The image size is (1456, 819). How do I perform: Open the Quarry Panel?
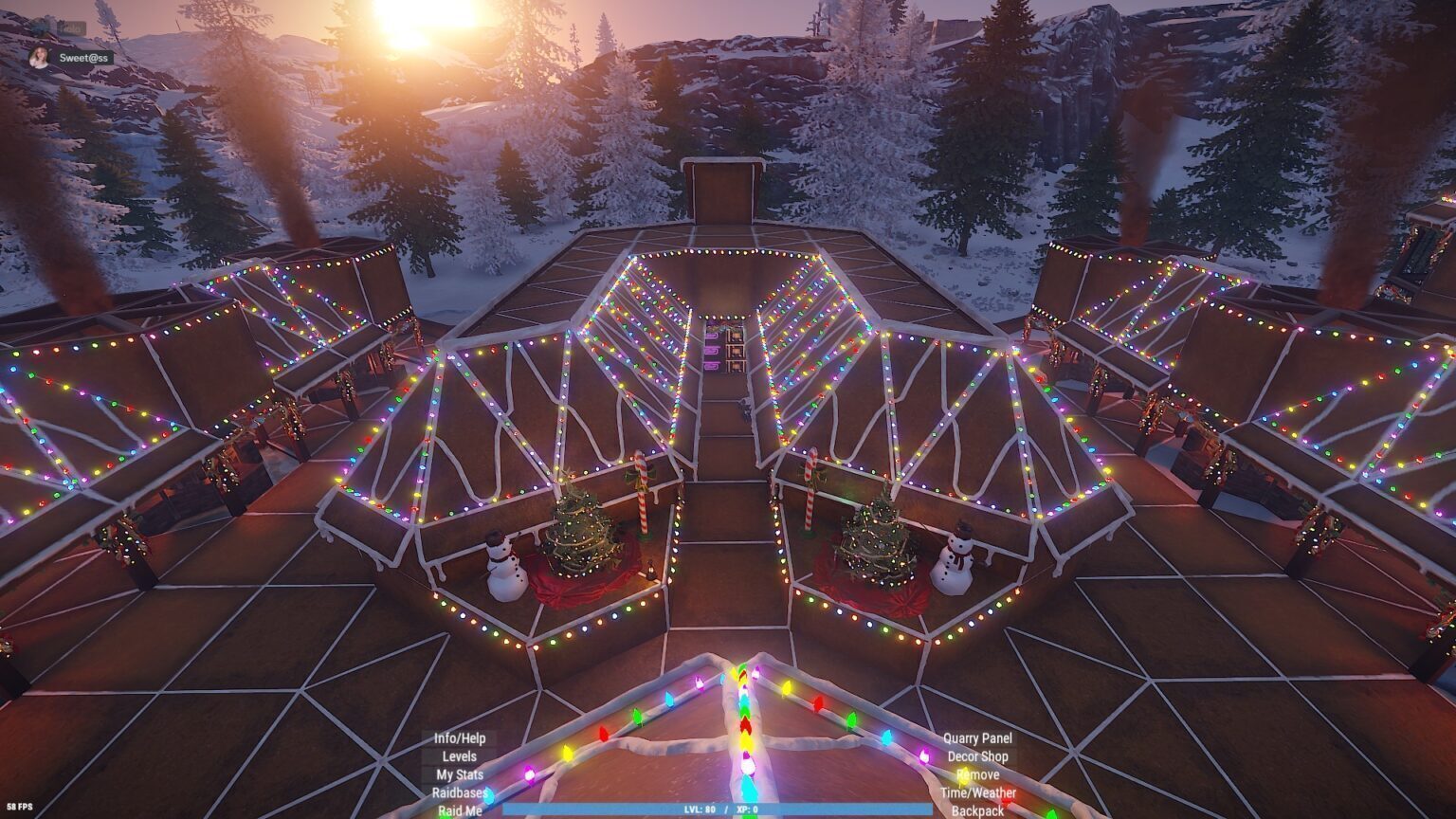pyautogui.click(x=977, y=738)
